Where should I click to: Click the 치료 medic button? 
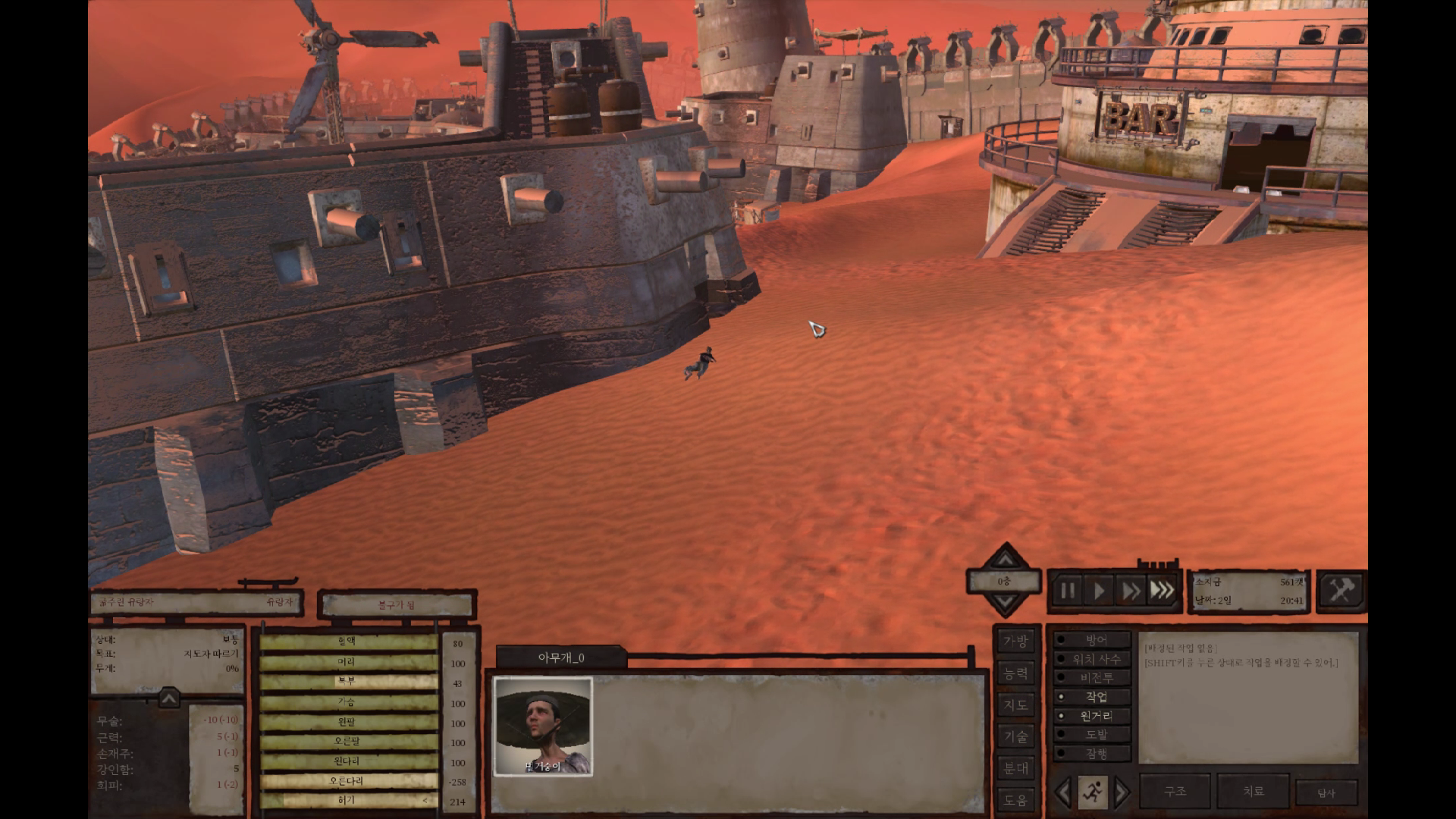click(x=1253, y=791)
